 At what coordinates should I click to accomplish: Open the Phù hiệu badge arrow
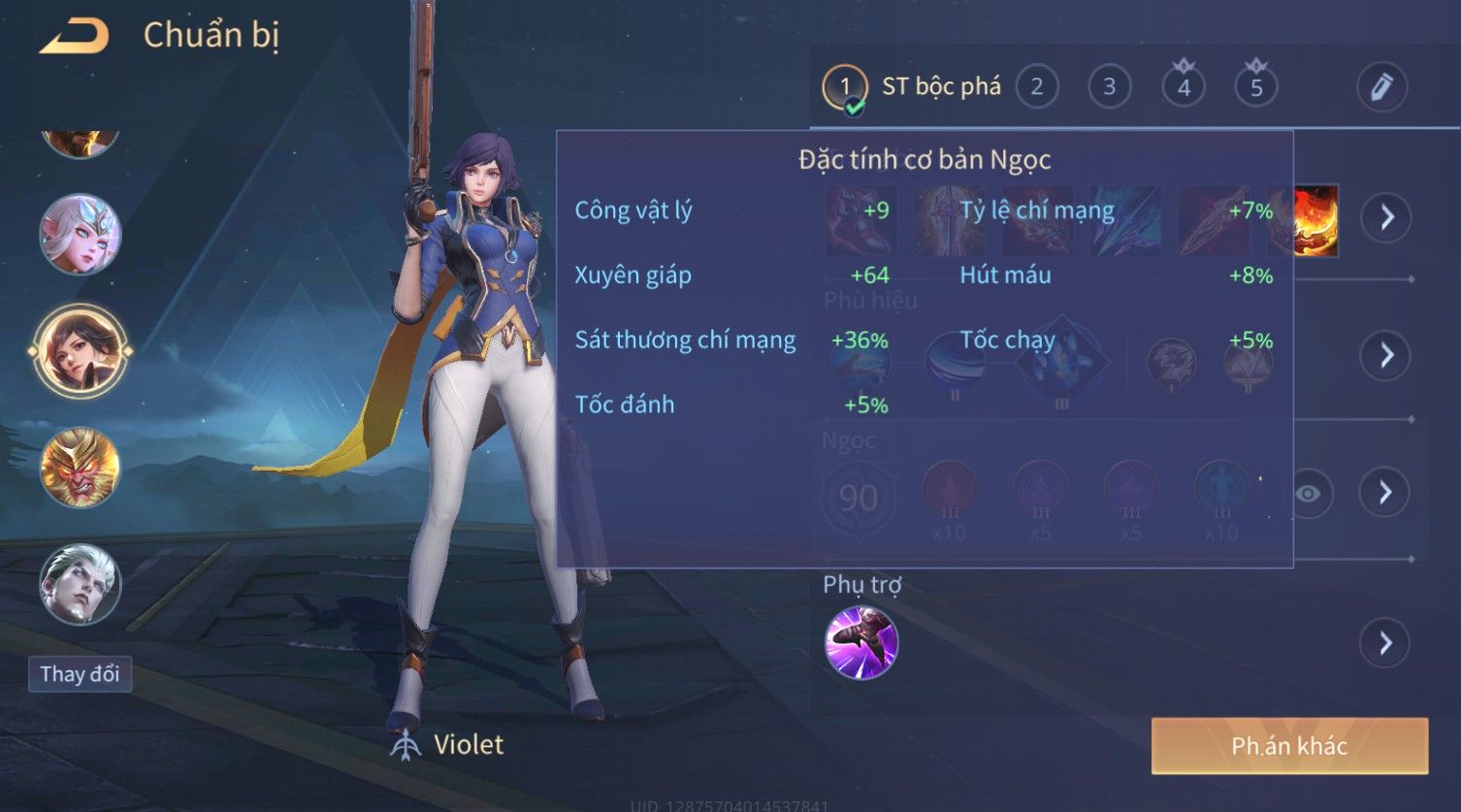point(1386,355)
